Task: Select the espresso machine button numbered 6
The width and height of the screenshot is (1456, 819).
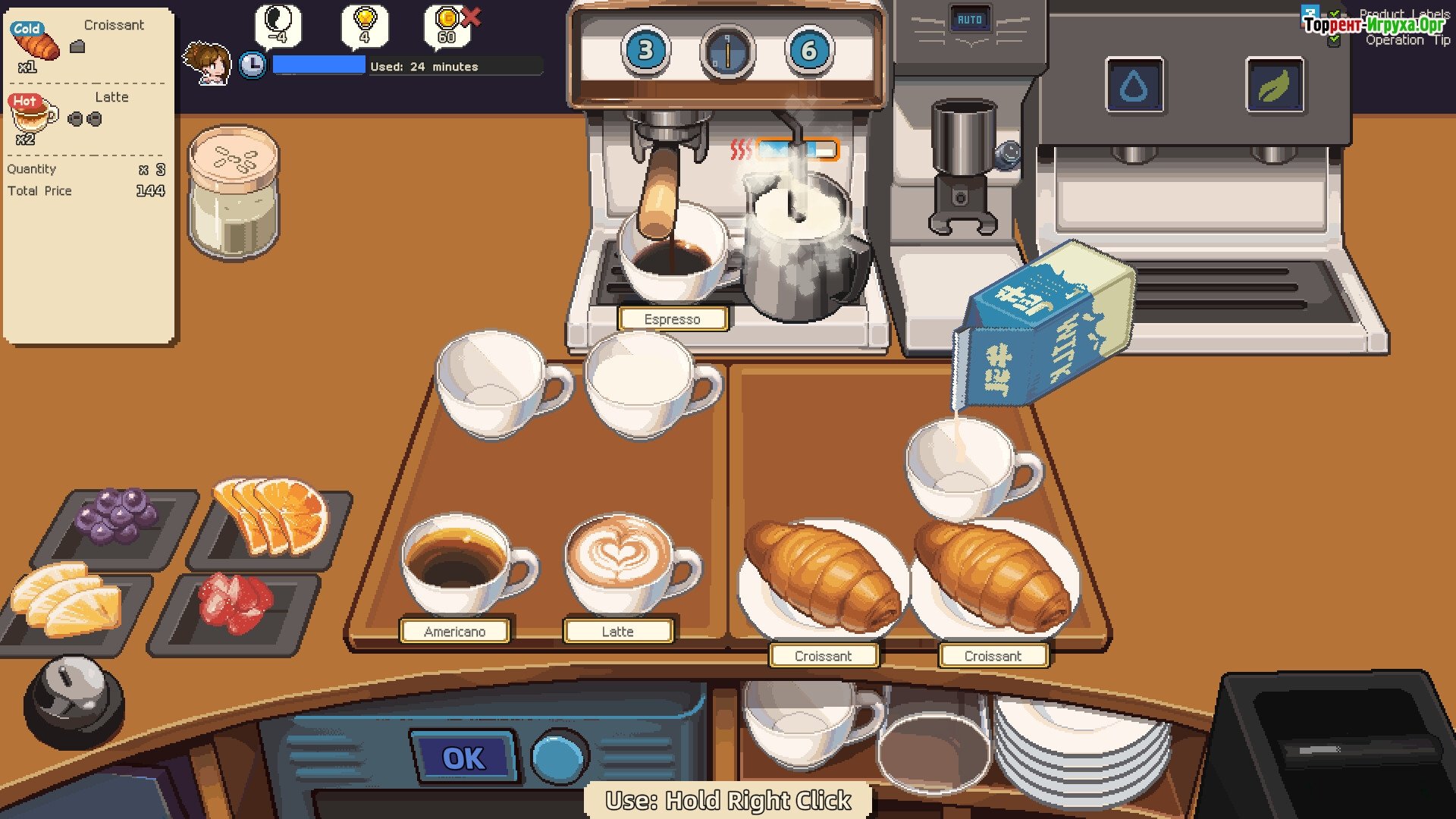Action: [809, 51]
